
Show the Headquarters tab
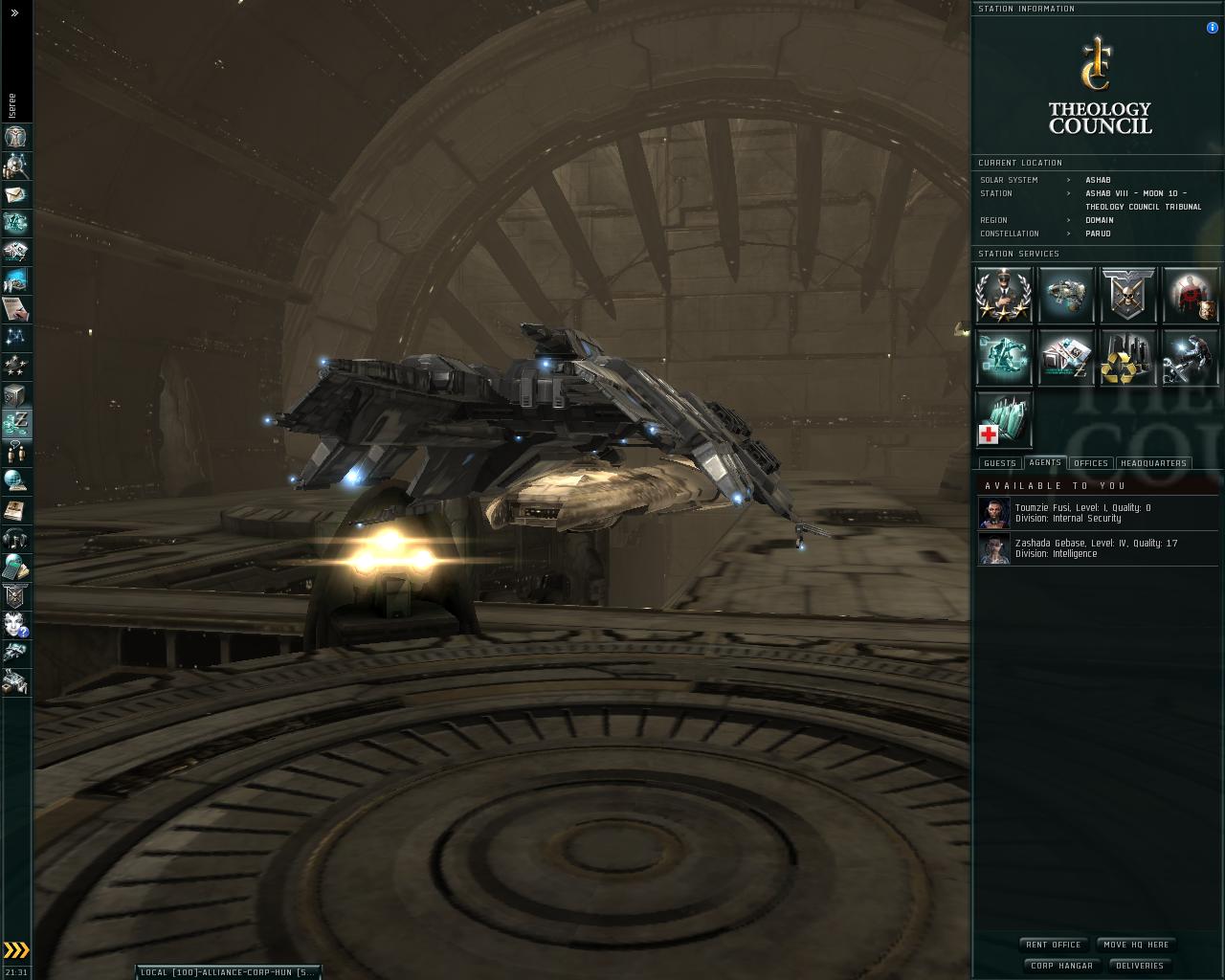pyautogui.click(x=1152, y=463)
